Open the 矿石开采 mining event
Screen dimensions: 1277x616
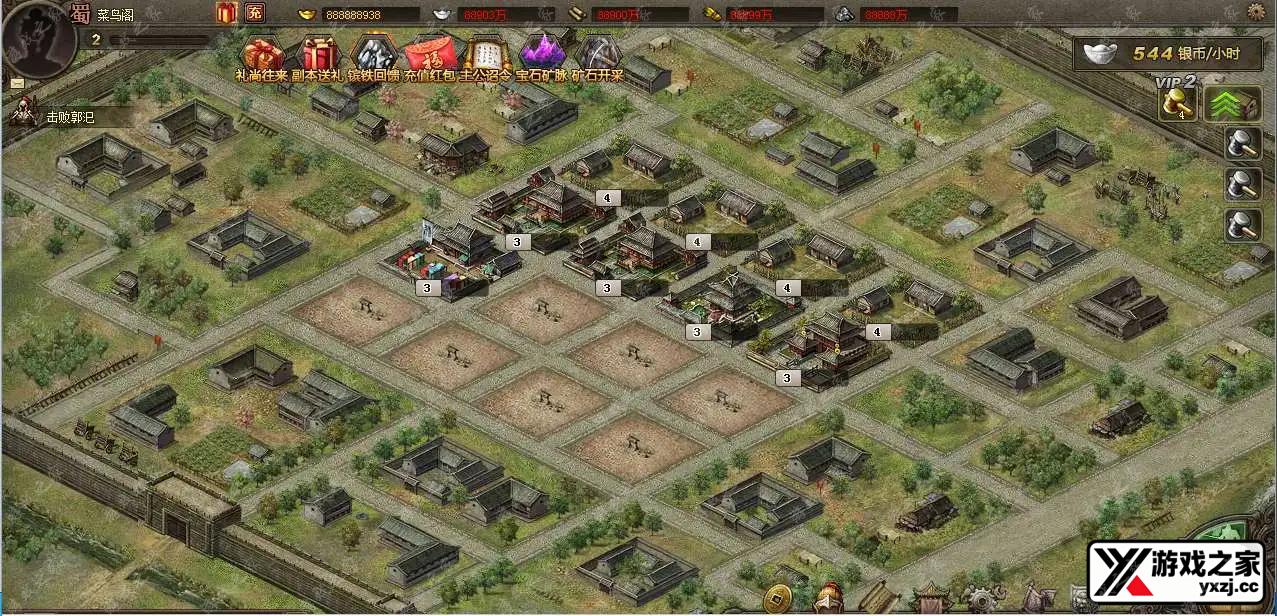pos(598,53)
